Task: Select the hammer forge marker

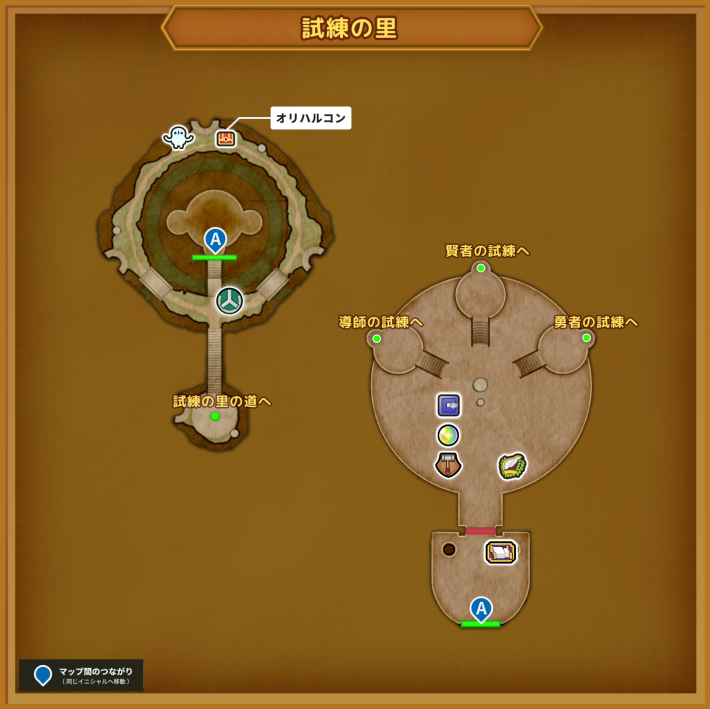Action: [448, 465]
